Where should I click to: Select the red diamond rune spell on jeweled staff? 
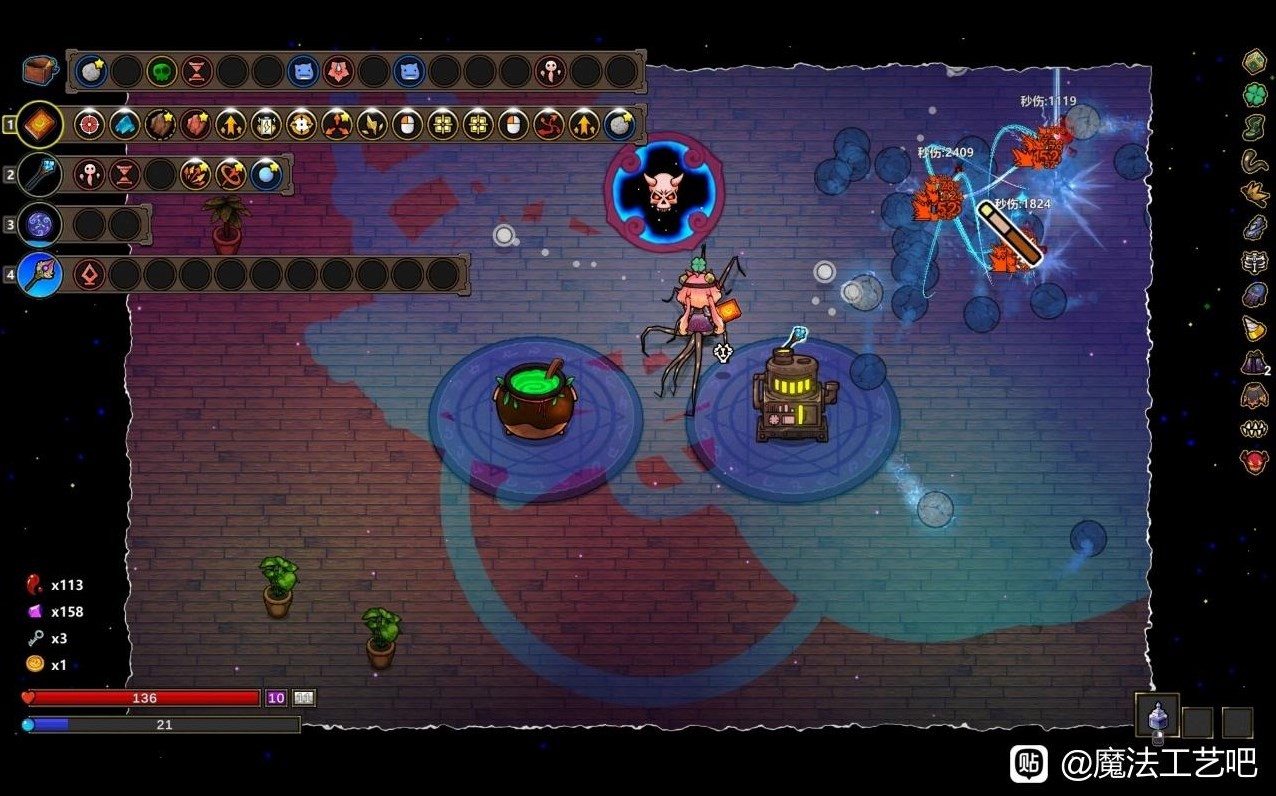(x=90, y=274)
